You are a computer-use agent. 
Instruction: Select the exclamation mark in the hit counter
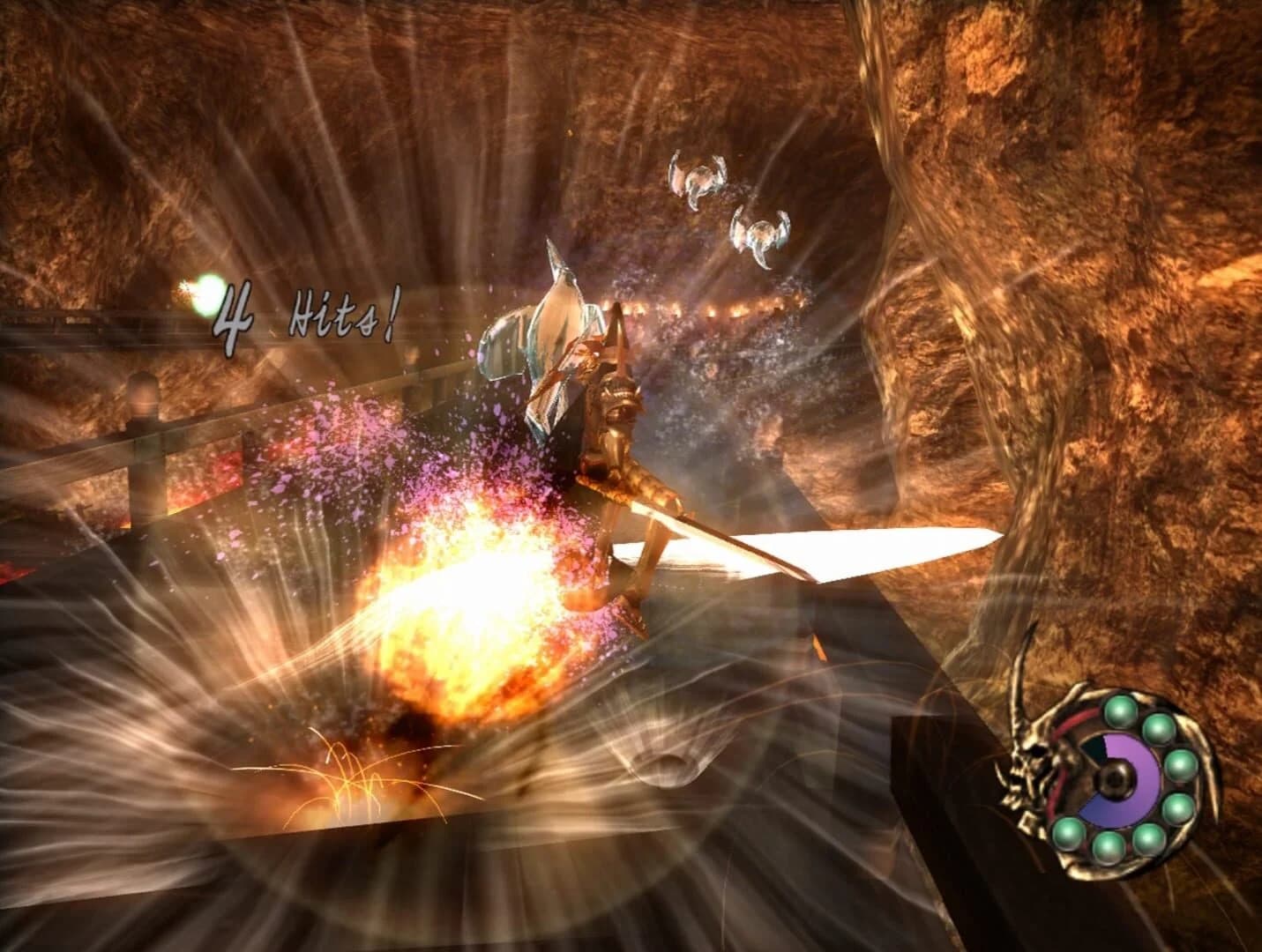point(392,311)
